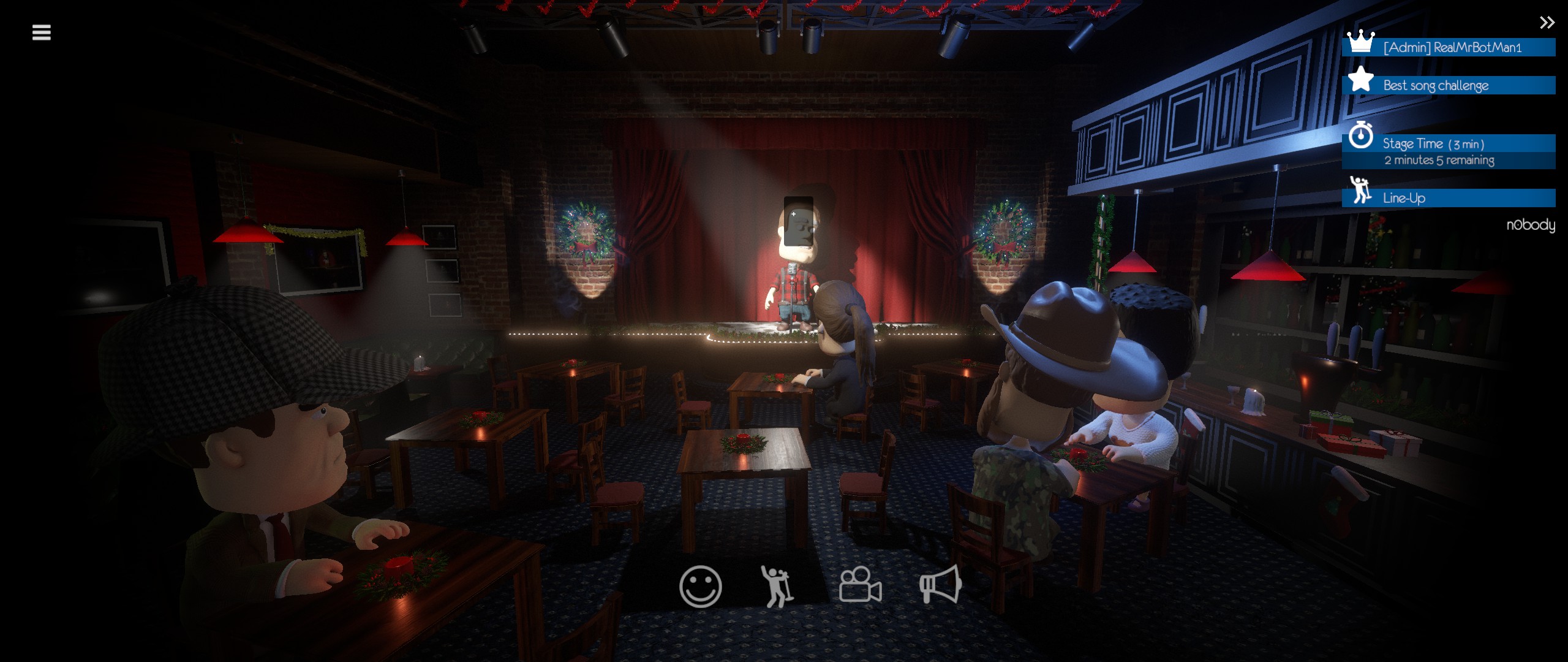Open the hamburger menu in the top-left
Viewport: 1568px width, 662px height.
pos(40,32)
